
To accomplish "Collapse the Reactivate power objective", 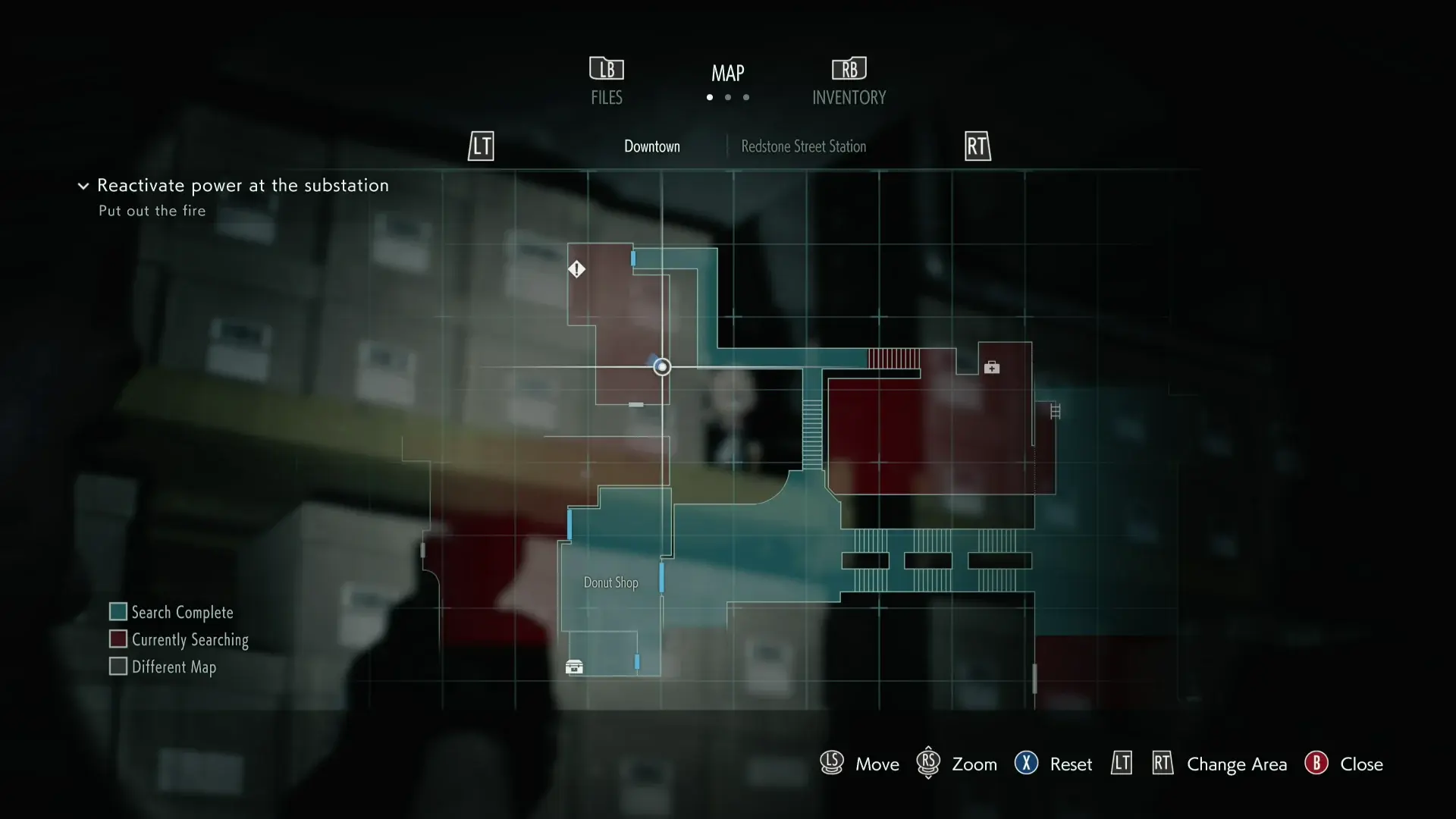I will coord(83,186).
